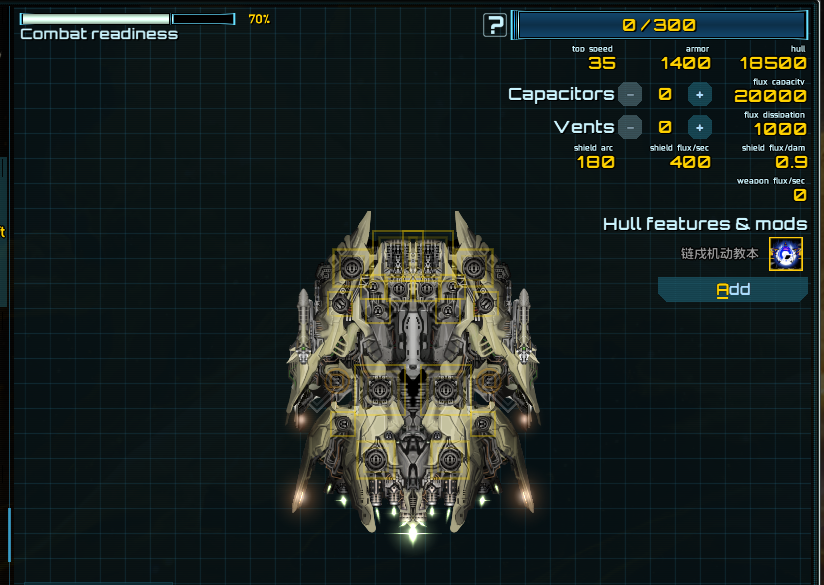Click the 0/300 ordnance points bar

click(x=659, y=25)
